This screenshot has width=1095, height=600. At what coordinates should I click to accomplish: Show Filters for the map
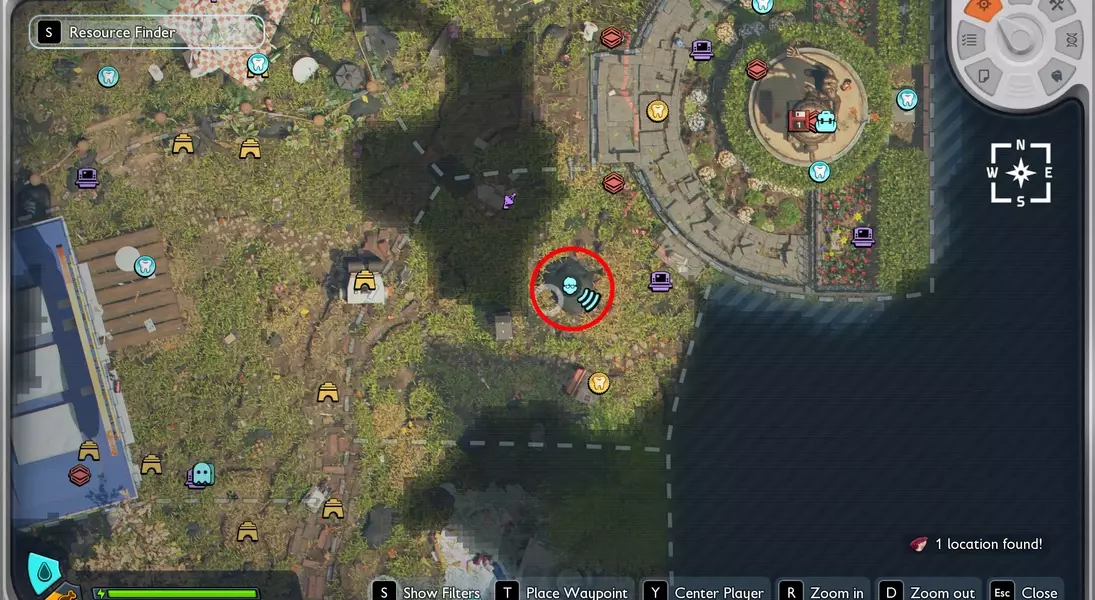(x=429, y=592)
